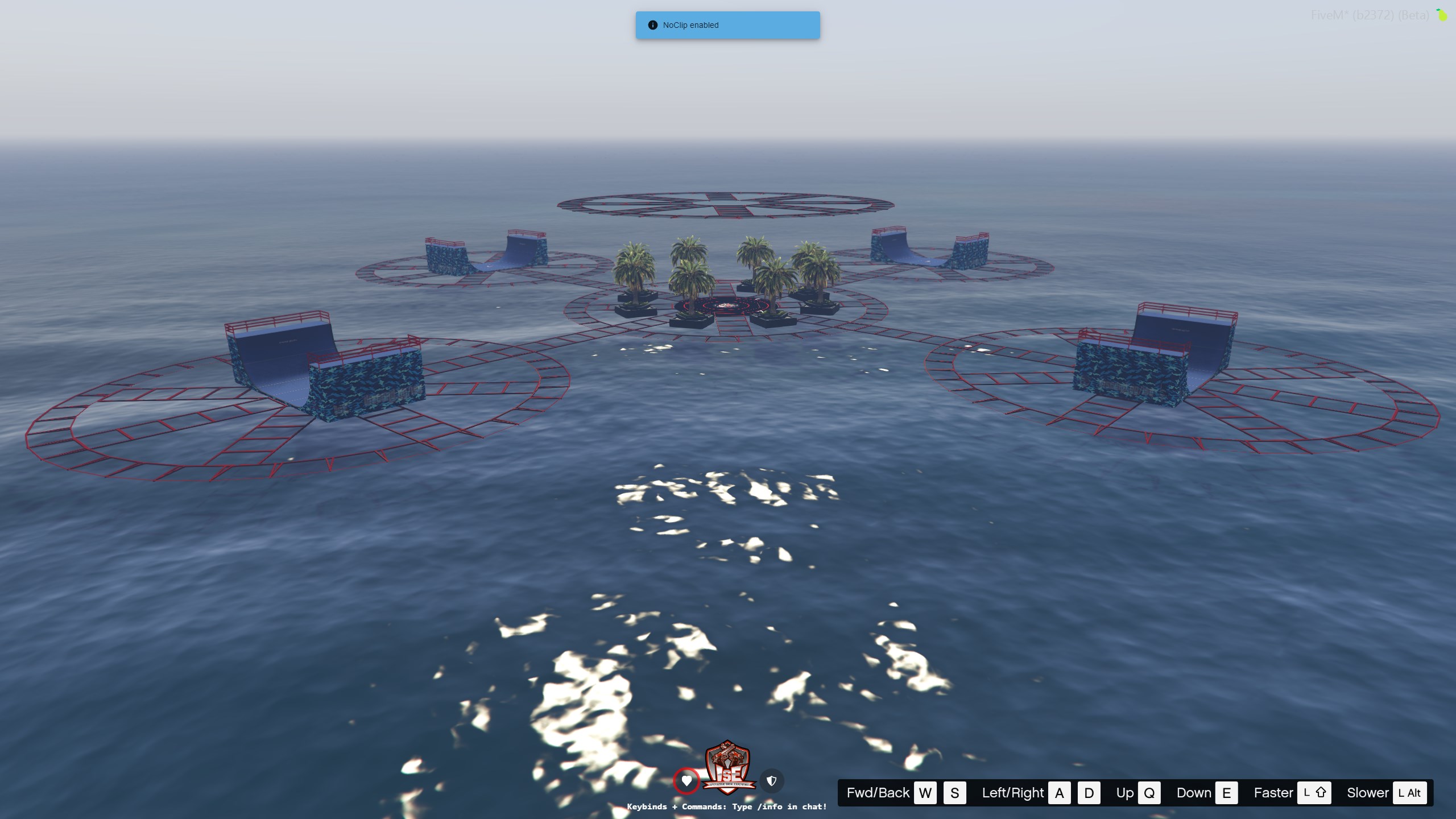Dismiss the NoClip enabled notification

point(727,25)
